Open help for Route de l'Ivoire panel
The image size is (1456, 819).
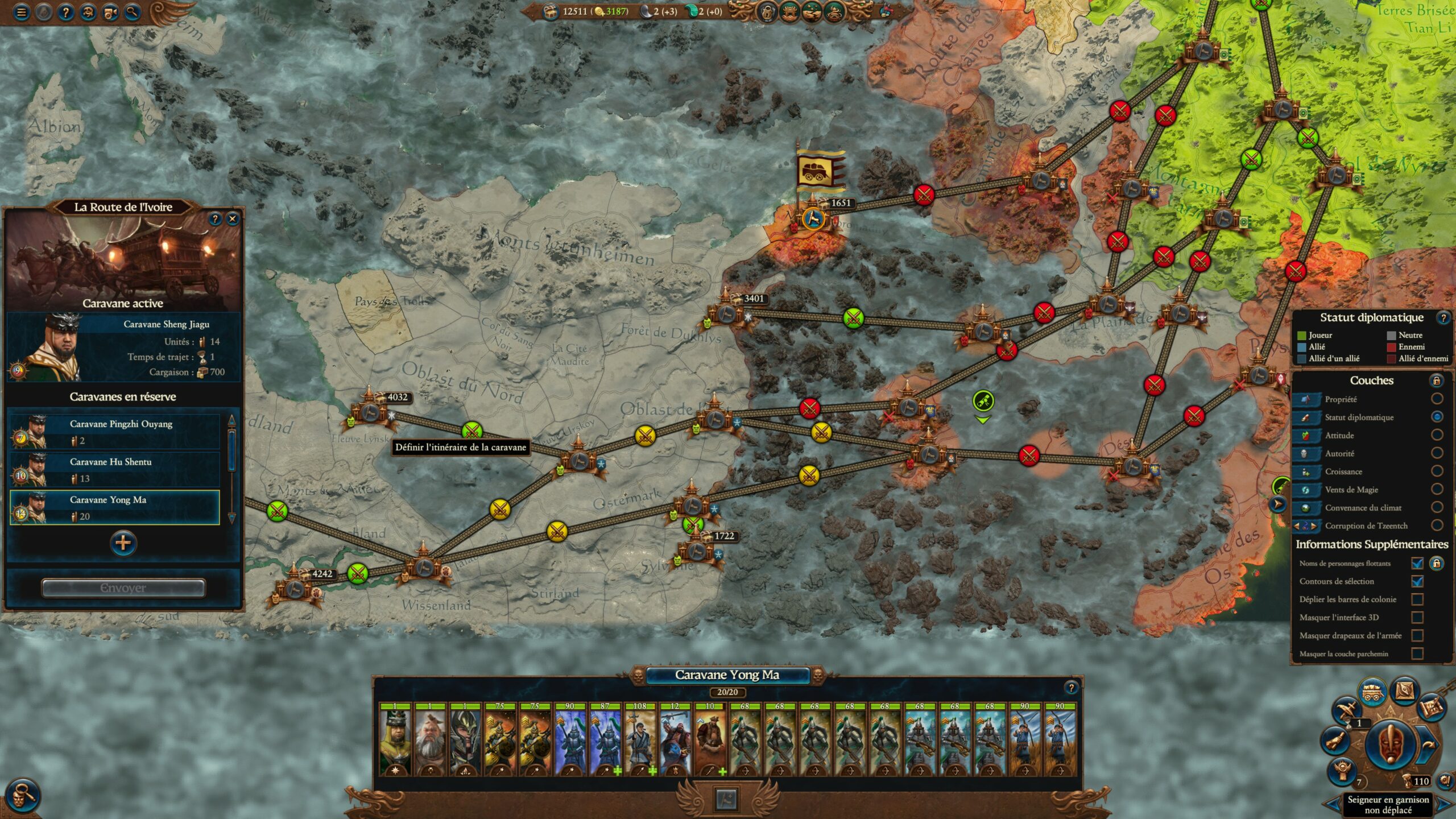[215, 218]
